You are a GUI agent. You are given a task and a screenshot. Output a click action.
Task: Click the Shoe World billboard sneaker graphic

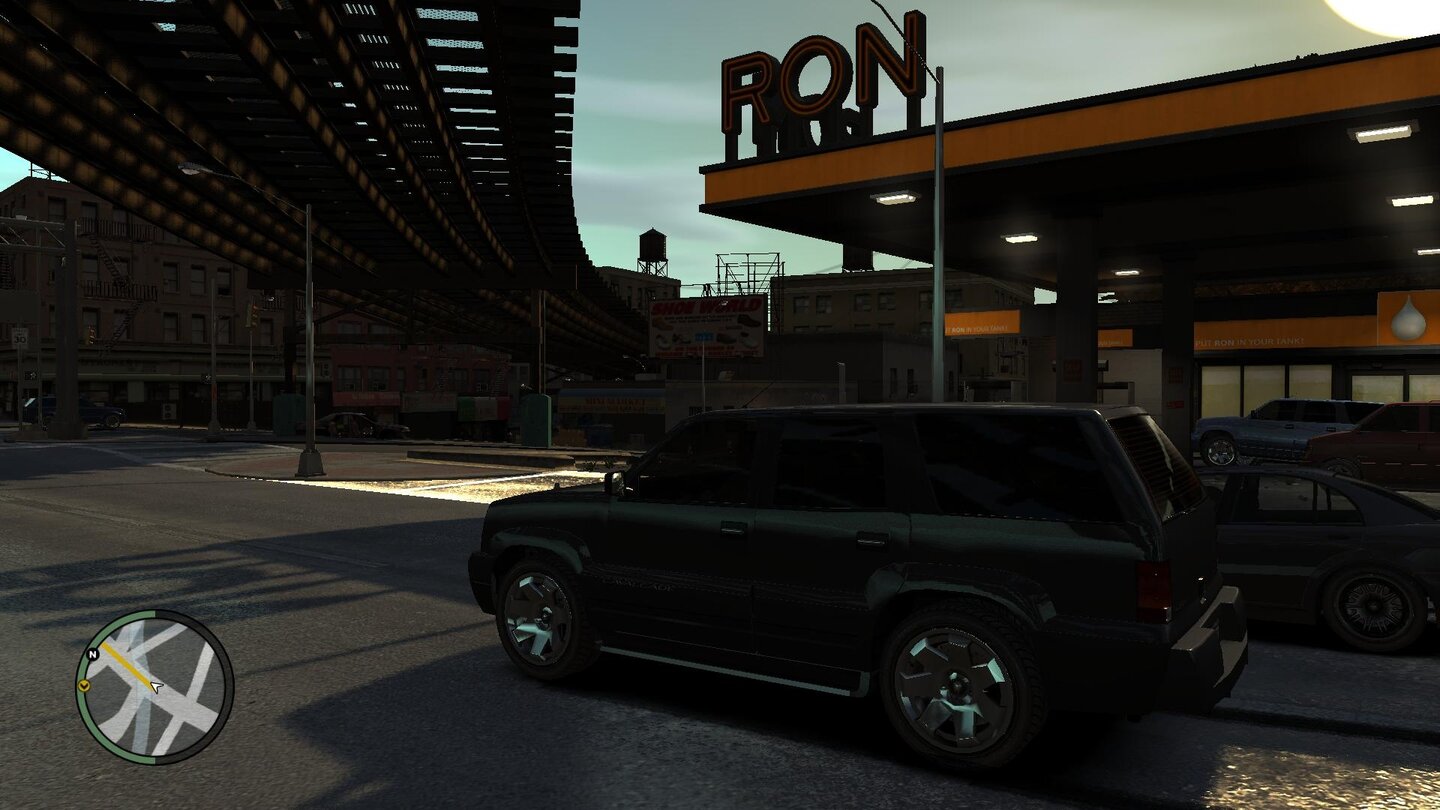coord(749,321)
